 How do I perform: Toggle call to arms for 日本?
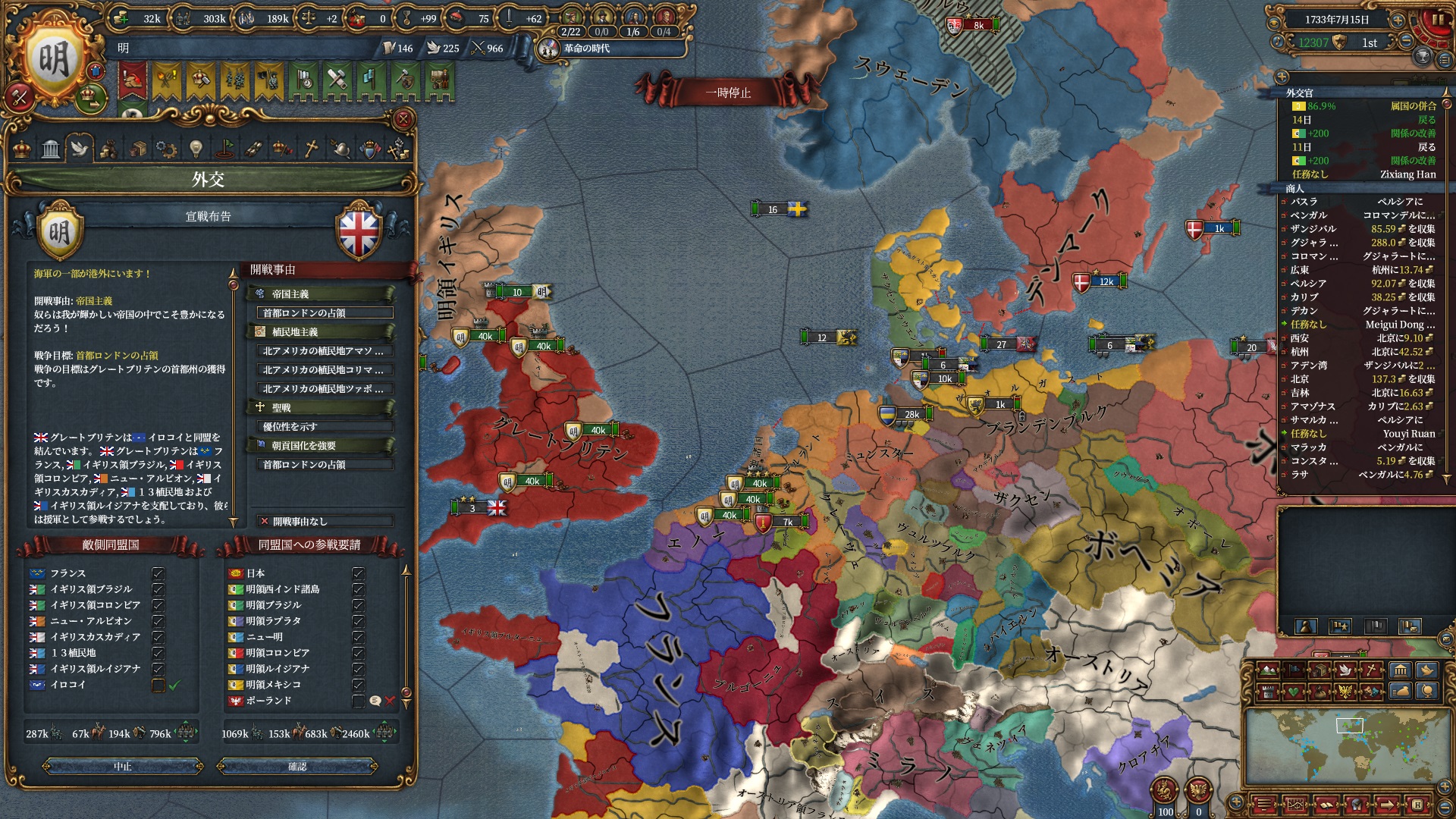tap(358, 573)
